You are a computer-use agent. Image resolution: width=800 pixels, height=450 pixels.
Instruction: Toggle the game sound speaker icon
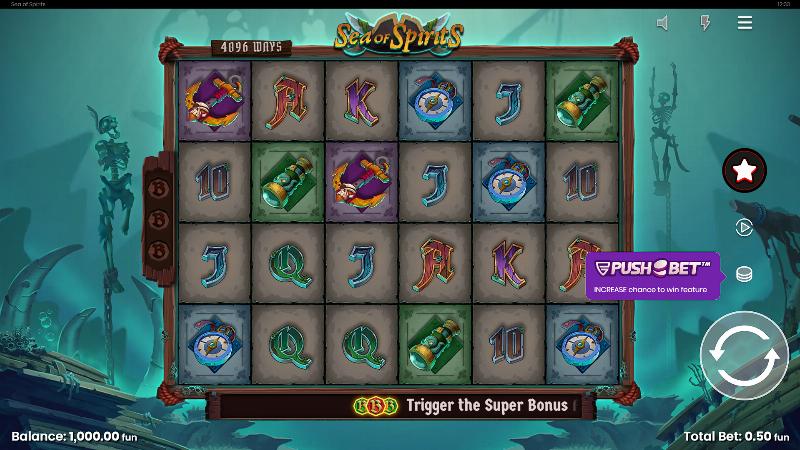pos(663,22)
